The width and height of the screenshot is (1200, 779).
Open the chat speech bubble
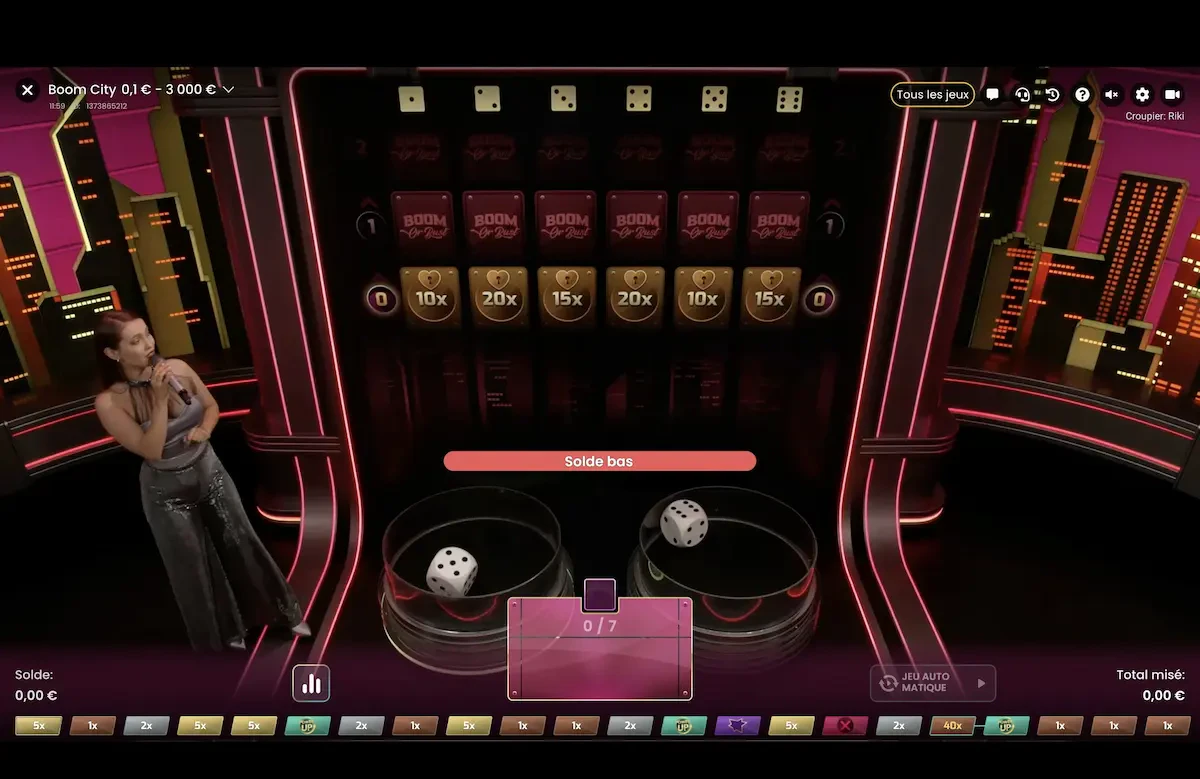pyautogui.click(x=992, y=95)
